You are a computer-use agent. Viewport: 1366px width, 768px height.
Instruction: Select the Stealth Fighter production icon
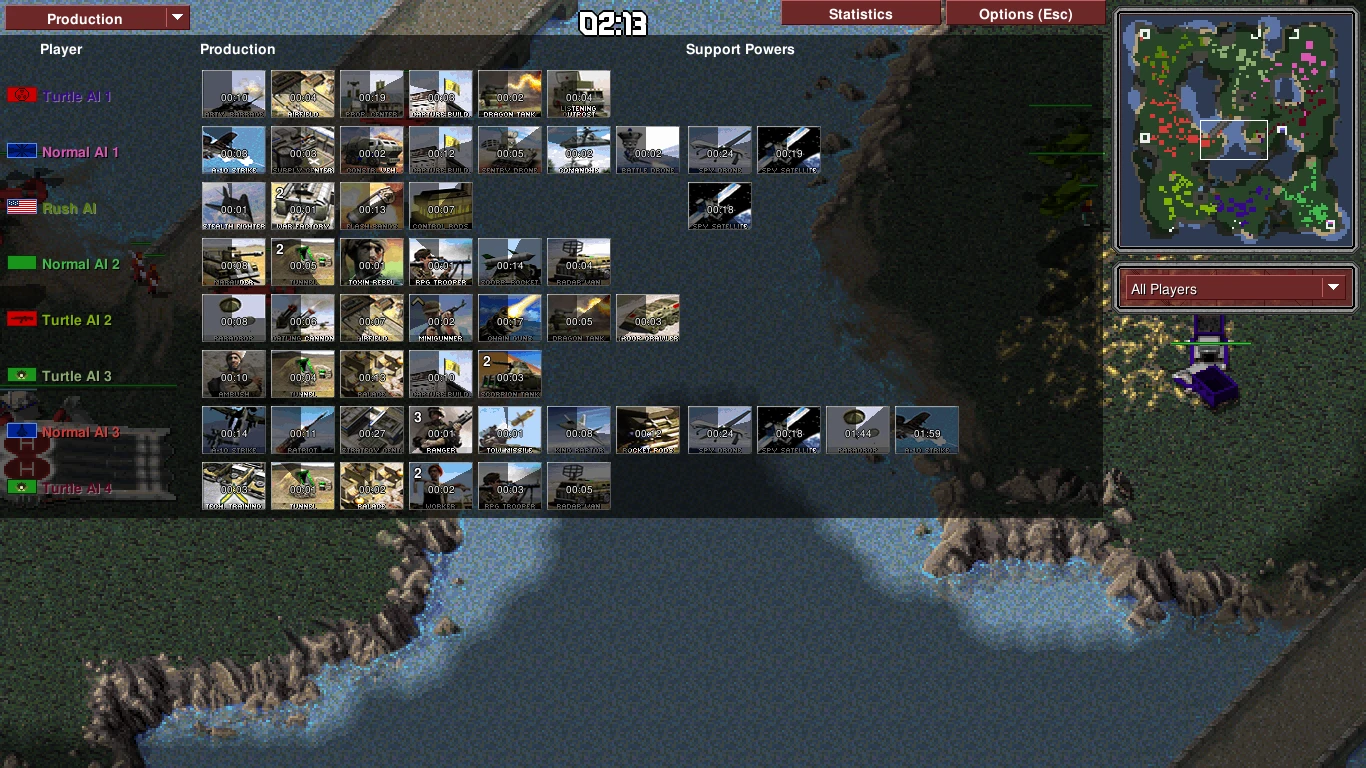pos(234,207)
